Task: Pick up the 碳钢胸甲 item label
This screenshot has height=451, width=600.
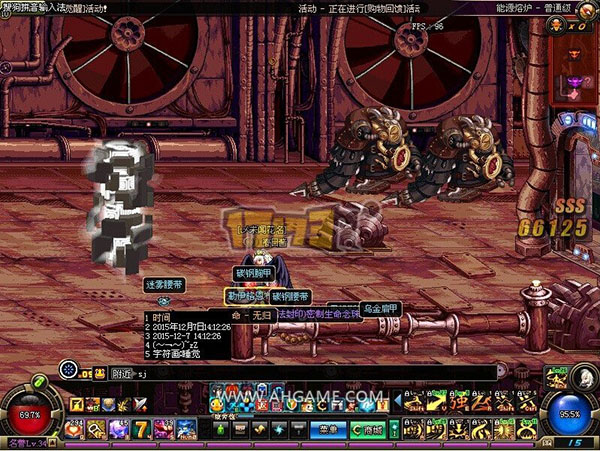Action: [253, 273]
